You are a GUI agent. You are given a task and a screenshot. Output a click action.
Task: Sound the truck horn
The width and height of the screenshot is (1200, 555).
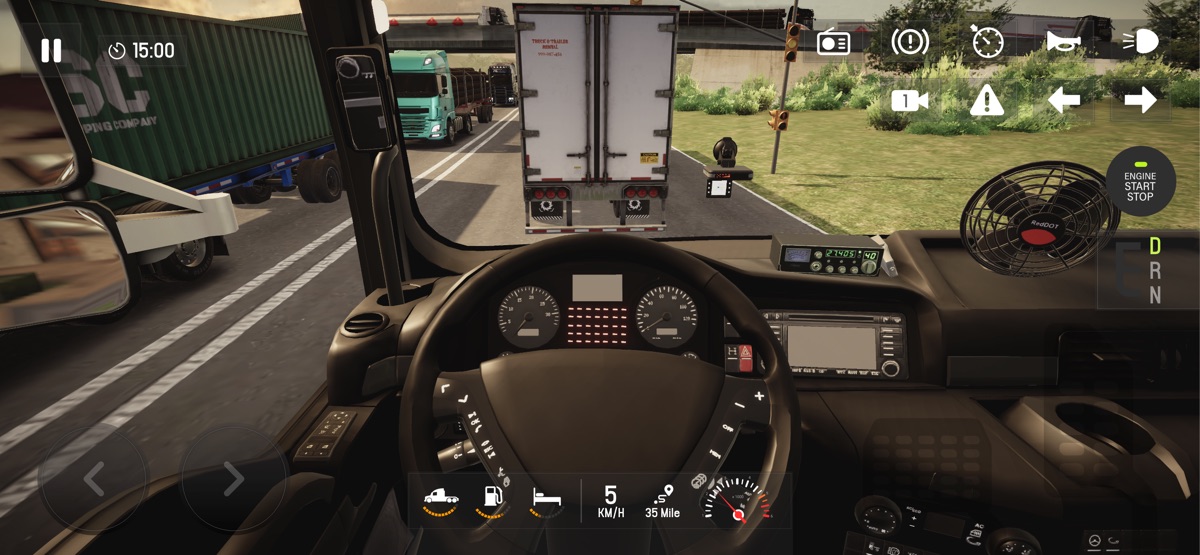[1062, 41]
